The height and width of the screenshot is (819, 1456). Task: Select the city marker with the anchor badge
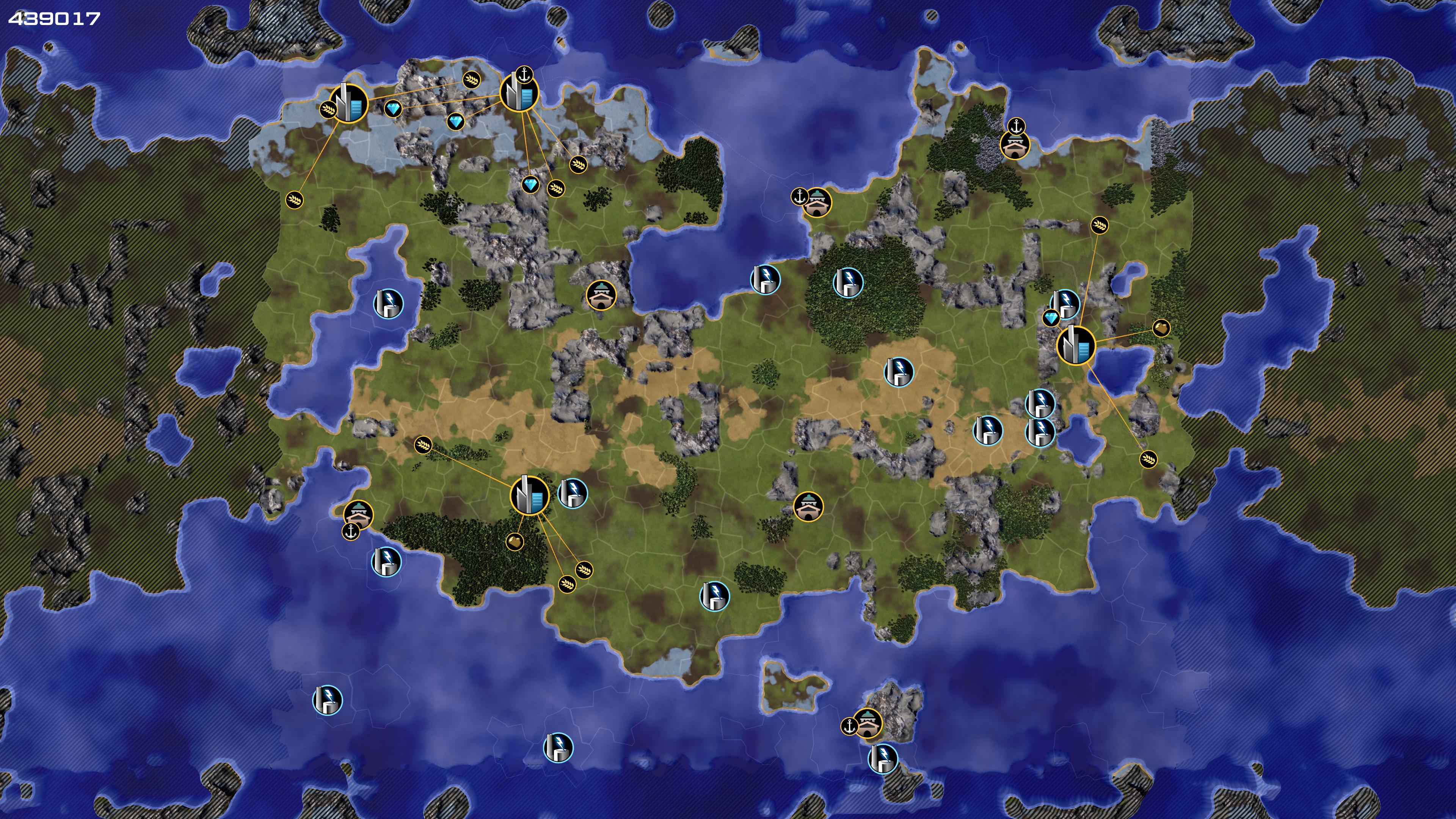coord(519,93)
